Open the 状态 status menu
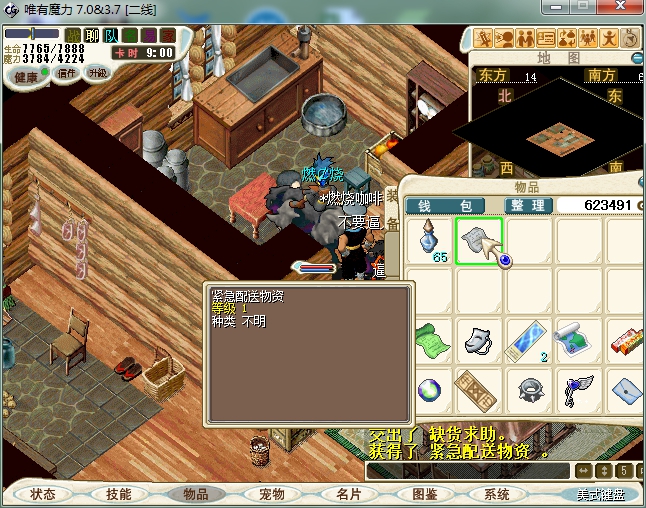646x508 pixels. click(x=44, y=494)
